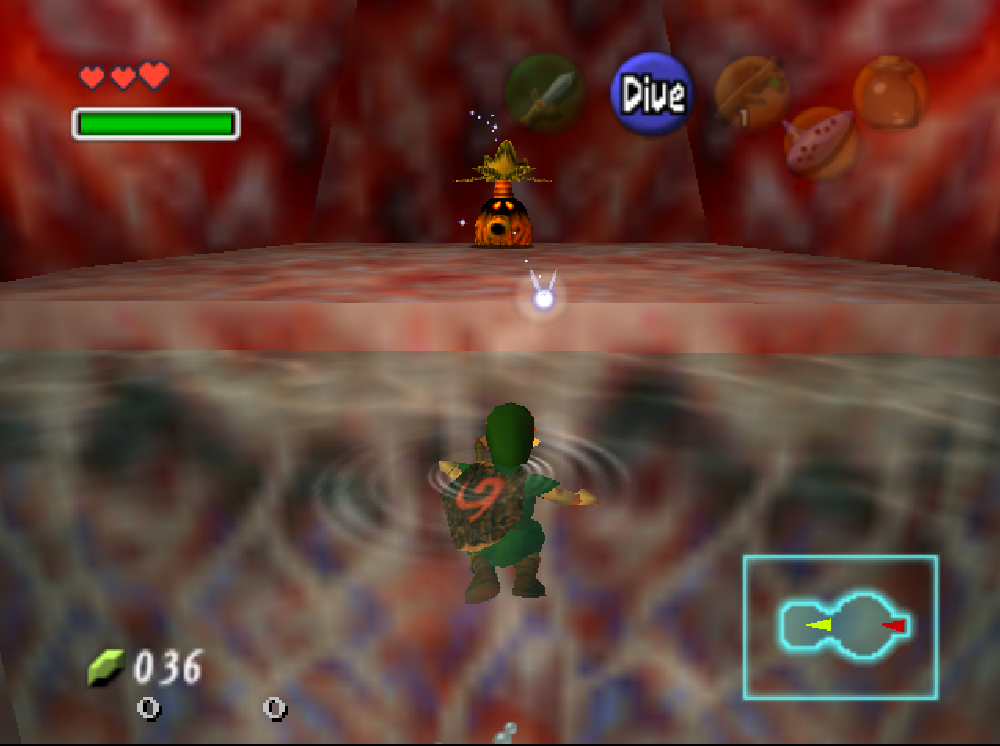Play the ocarina item
This screenshot has height=746, width=1000.
(820, 143)
